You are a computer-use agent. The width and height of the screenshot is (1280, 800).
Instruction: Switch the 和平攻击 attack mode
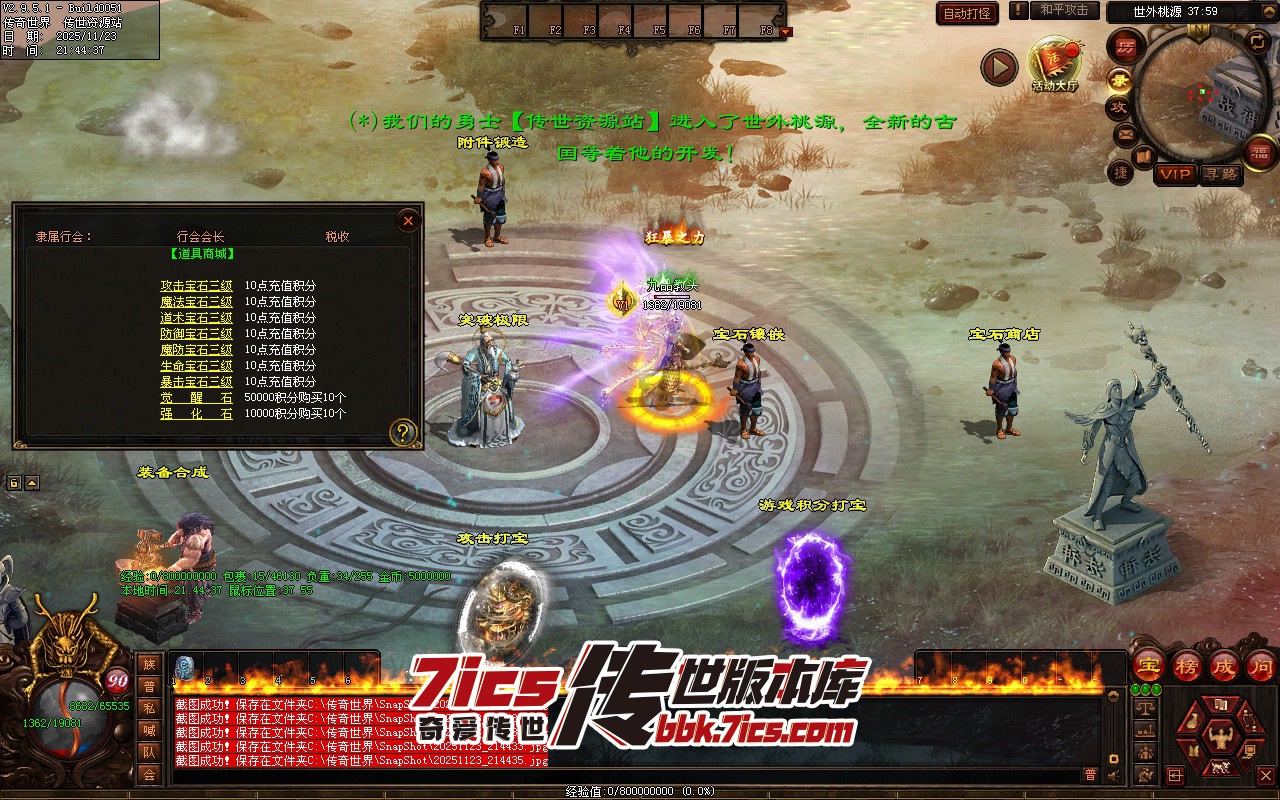click(1064, 10)
